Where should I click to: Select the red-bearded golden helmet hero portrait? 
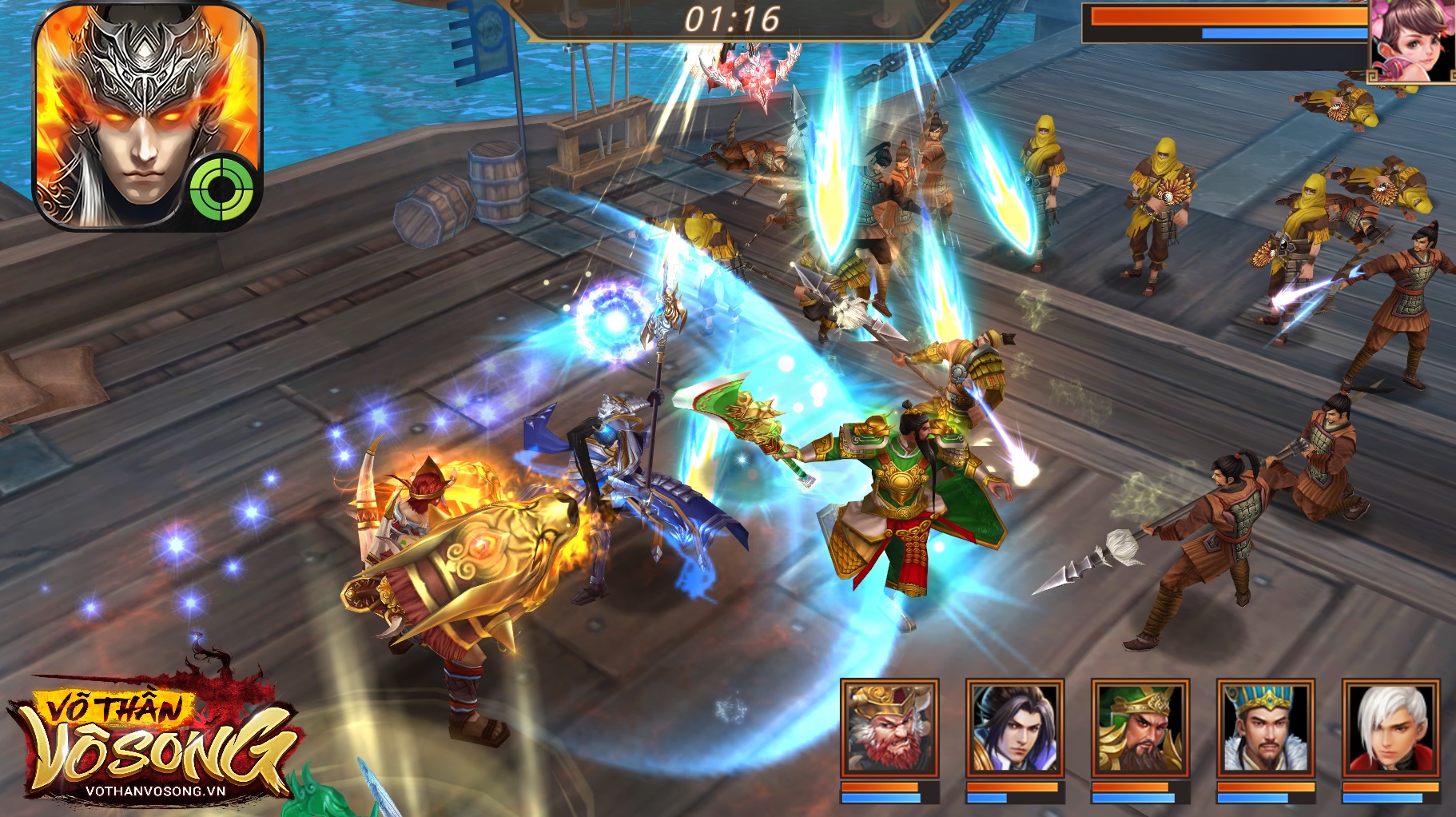889,728
